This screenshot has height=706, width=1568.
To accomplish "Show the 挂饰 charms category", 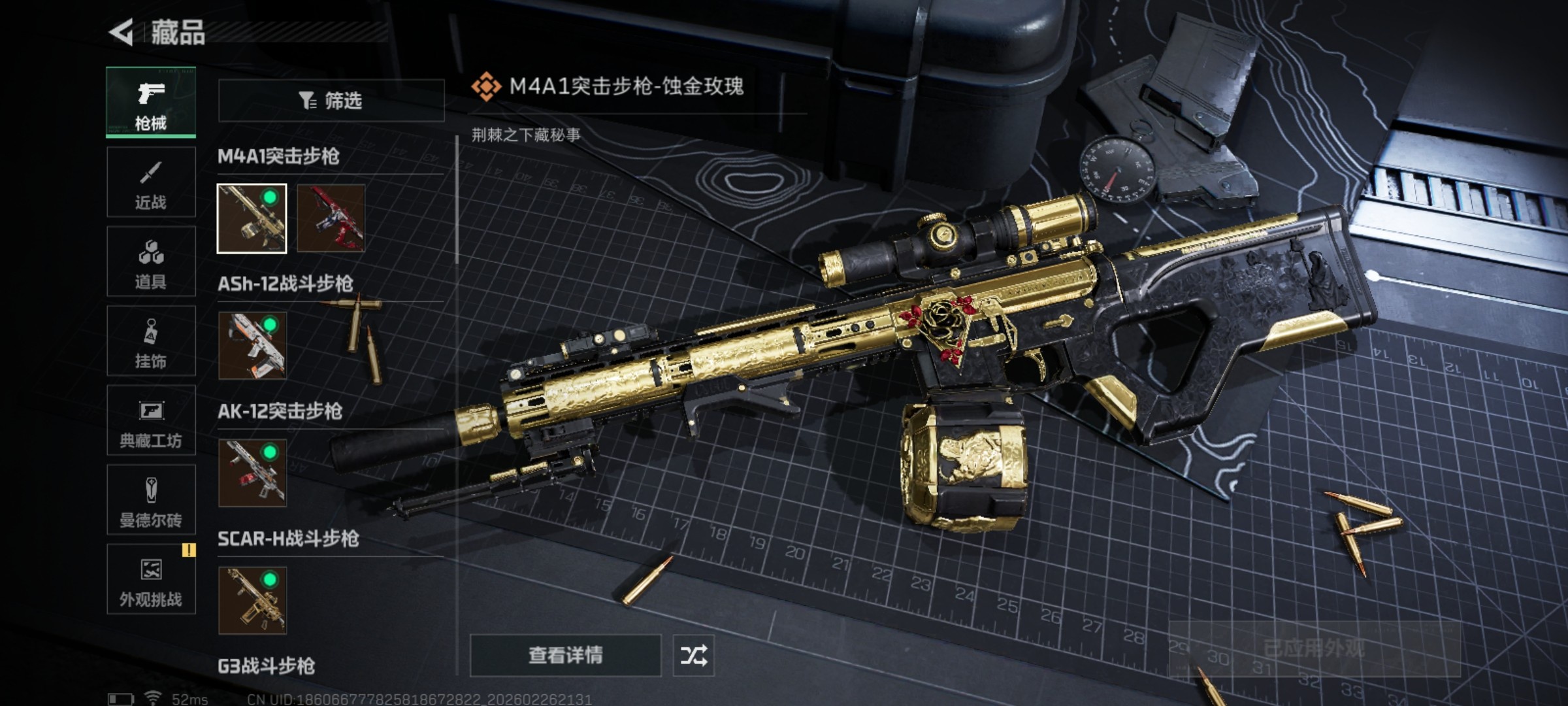I will click(x=151, y=341).
